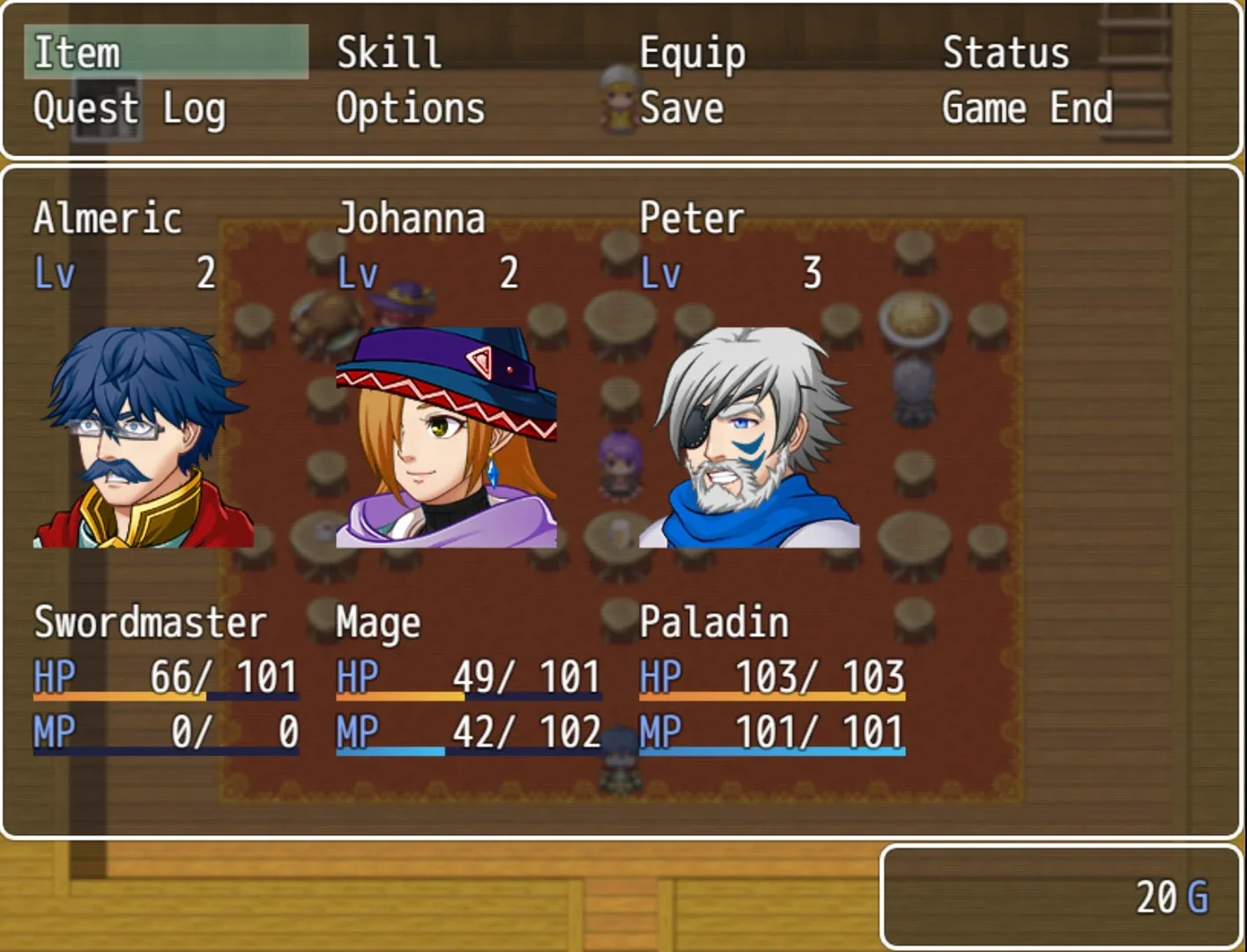Select Almeric the Swordmaster's portrait
Image resolution: width=1247 pixels, height=952 pixels.
click(144, 437)
